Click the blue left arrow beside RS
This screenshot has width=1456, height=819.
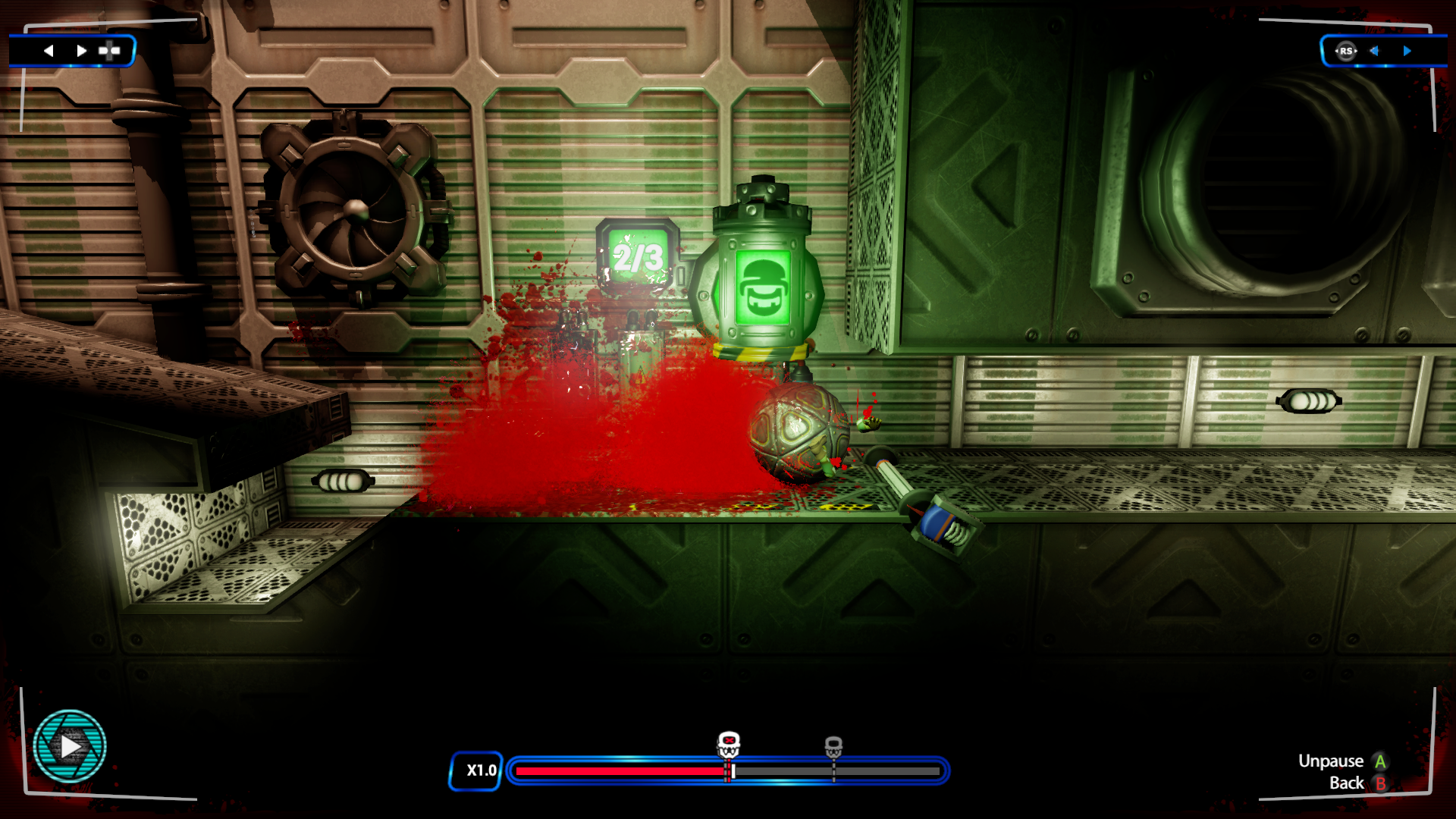click(x=1374, y=51)
